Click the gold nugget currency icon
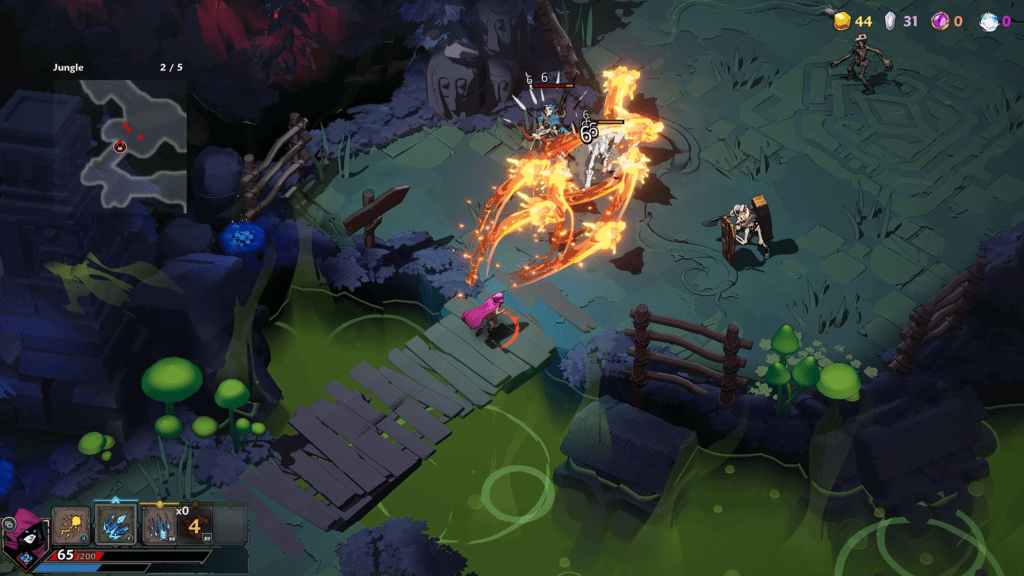The width and height of the screenshot is (1024, 576). click(842, 20)
